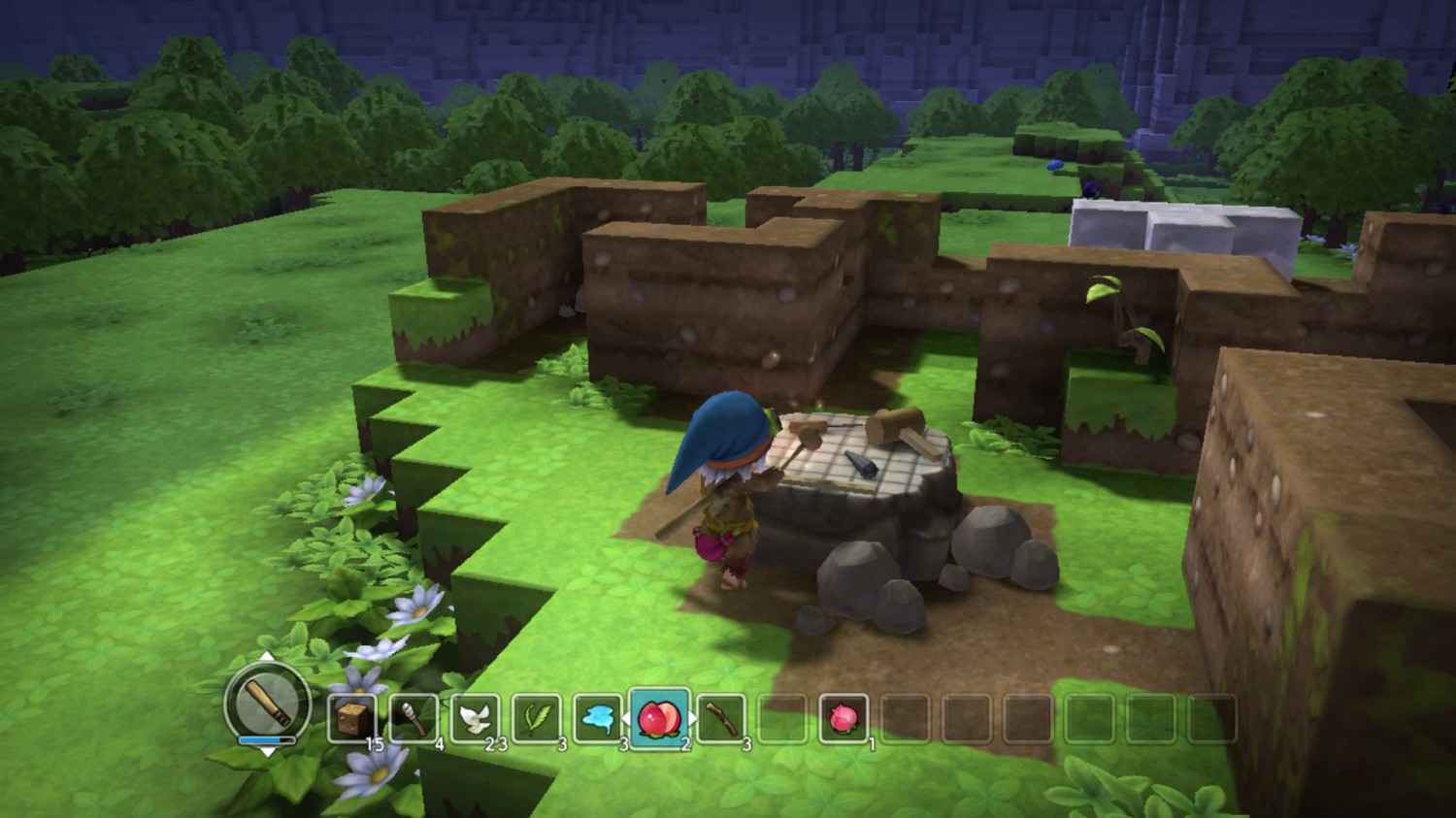This screenshot has height=818, width=1456.
Task: Choose the broken branch item slot
Action: click(721, 719)
